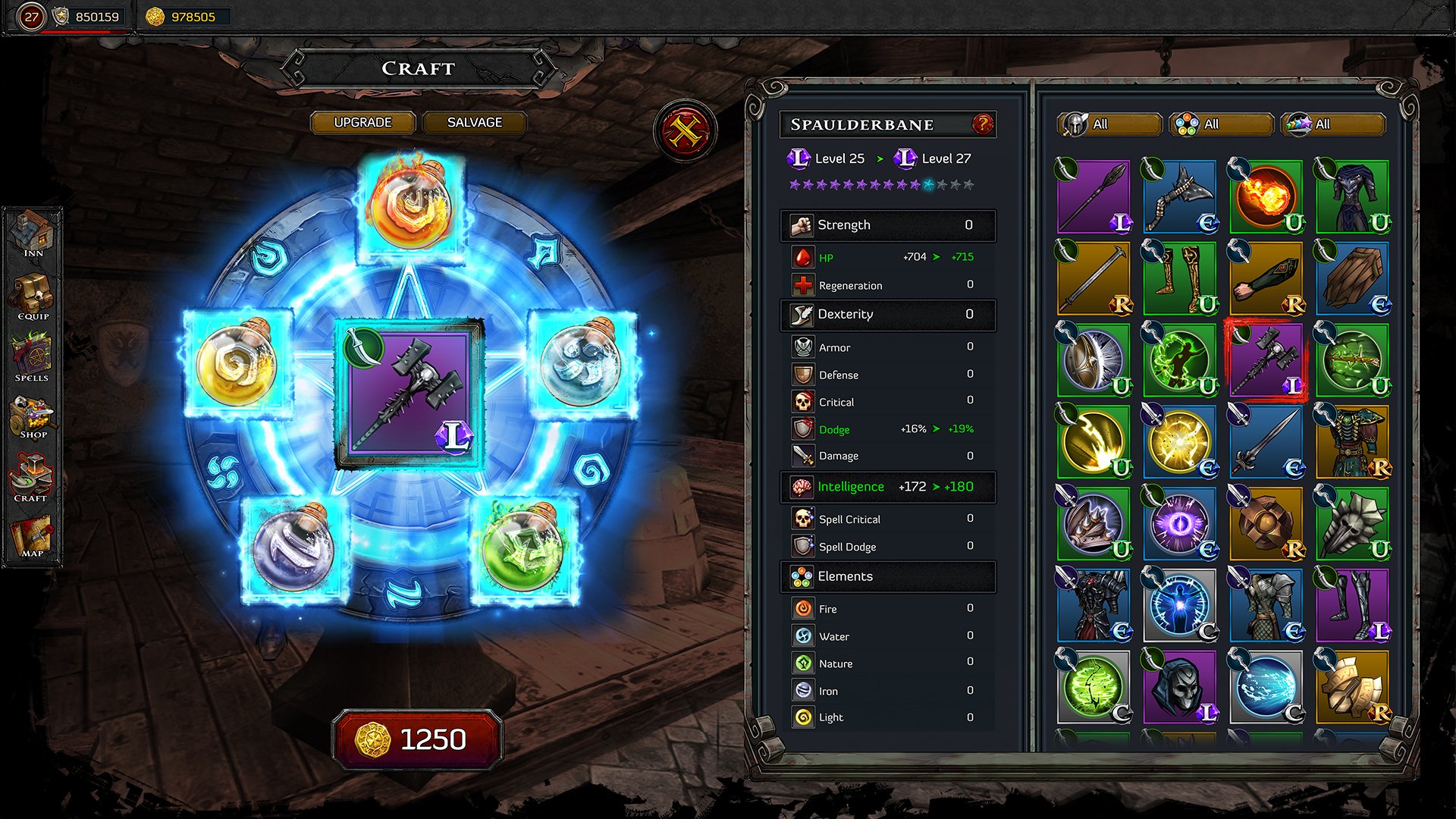Pay 1250 gold to craft
Screen dimensions: 1456x819
[x=417, y=739]
